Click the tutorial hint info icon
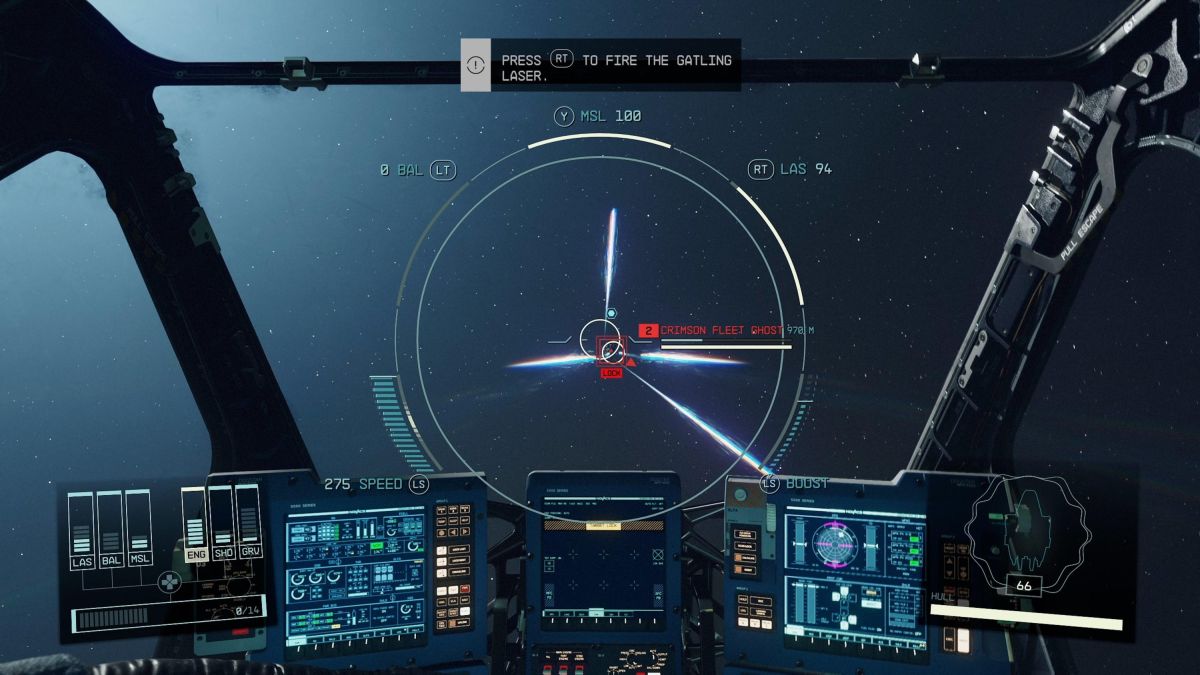This screenshot has height=675, width=1200. [x=476, y=65]
